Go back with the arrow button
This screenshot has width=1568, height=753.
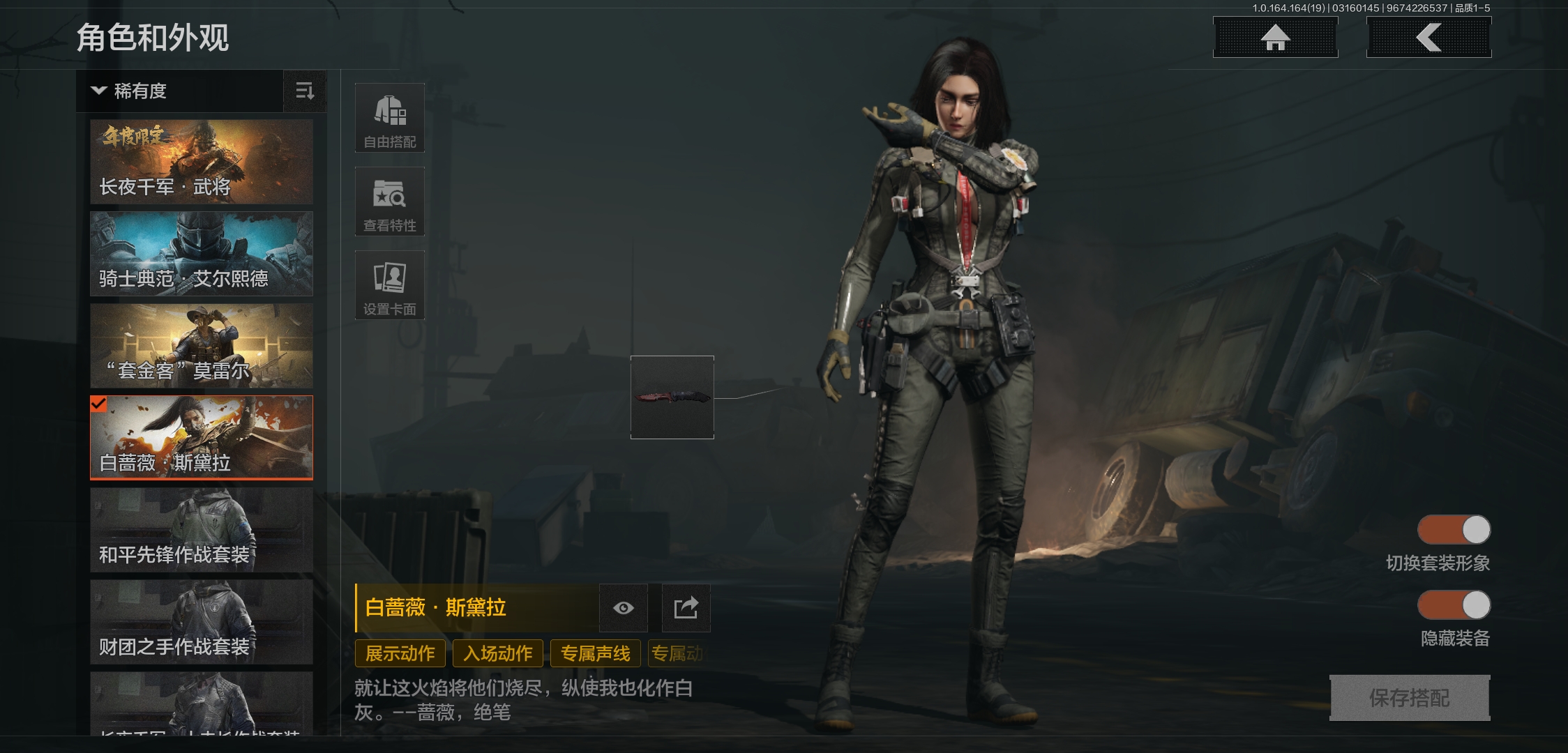(1428, 38)
